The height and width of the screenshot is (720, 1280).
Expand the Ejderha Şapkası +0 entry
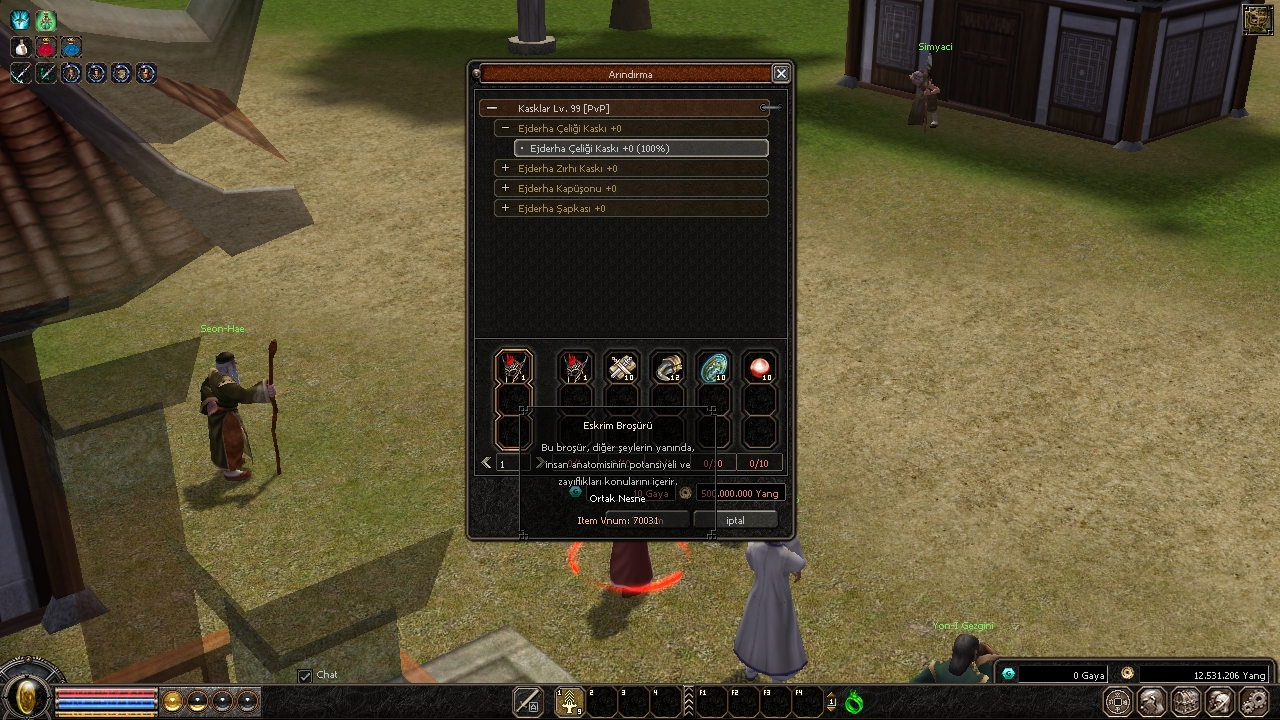(x=506, y=208)
